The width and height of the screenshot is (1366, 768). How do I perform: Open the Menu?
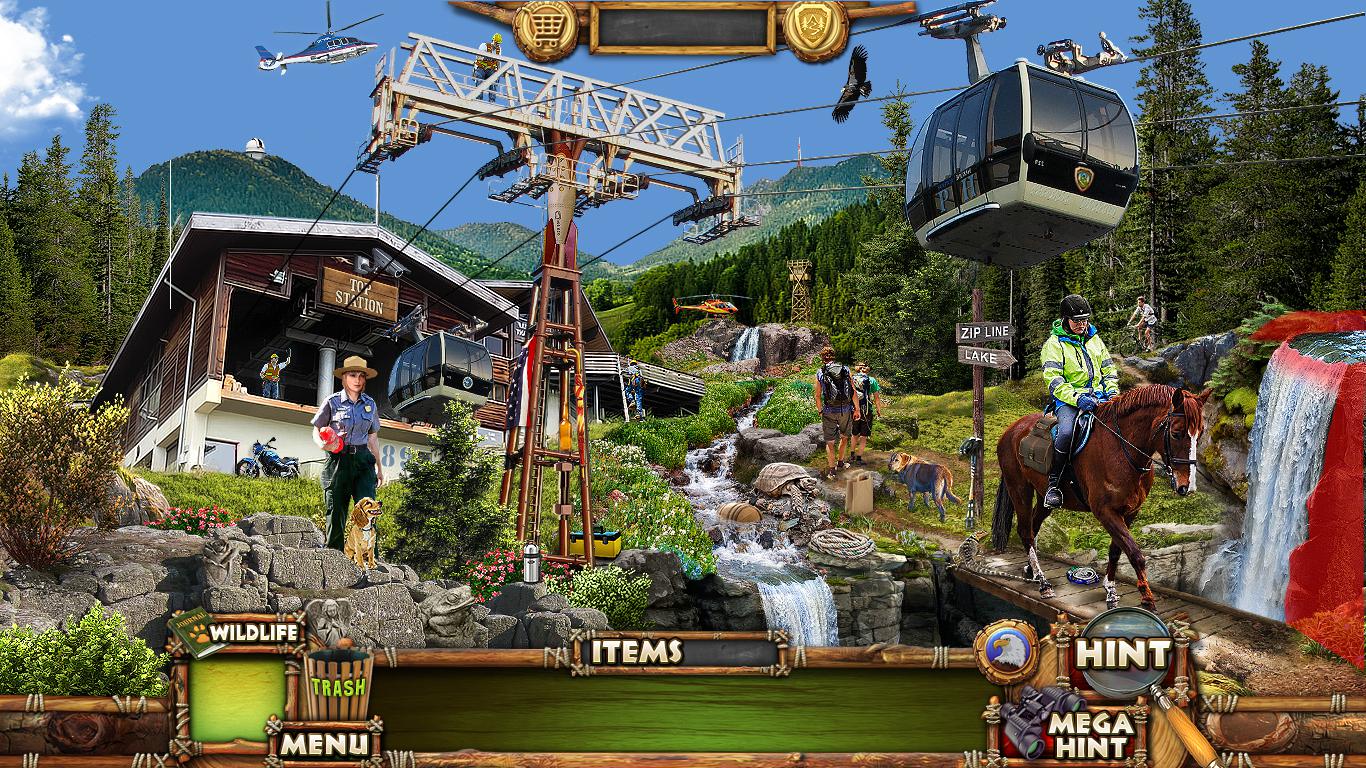(x=324, y=743)
